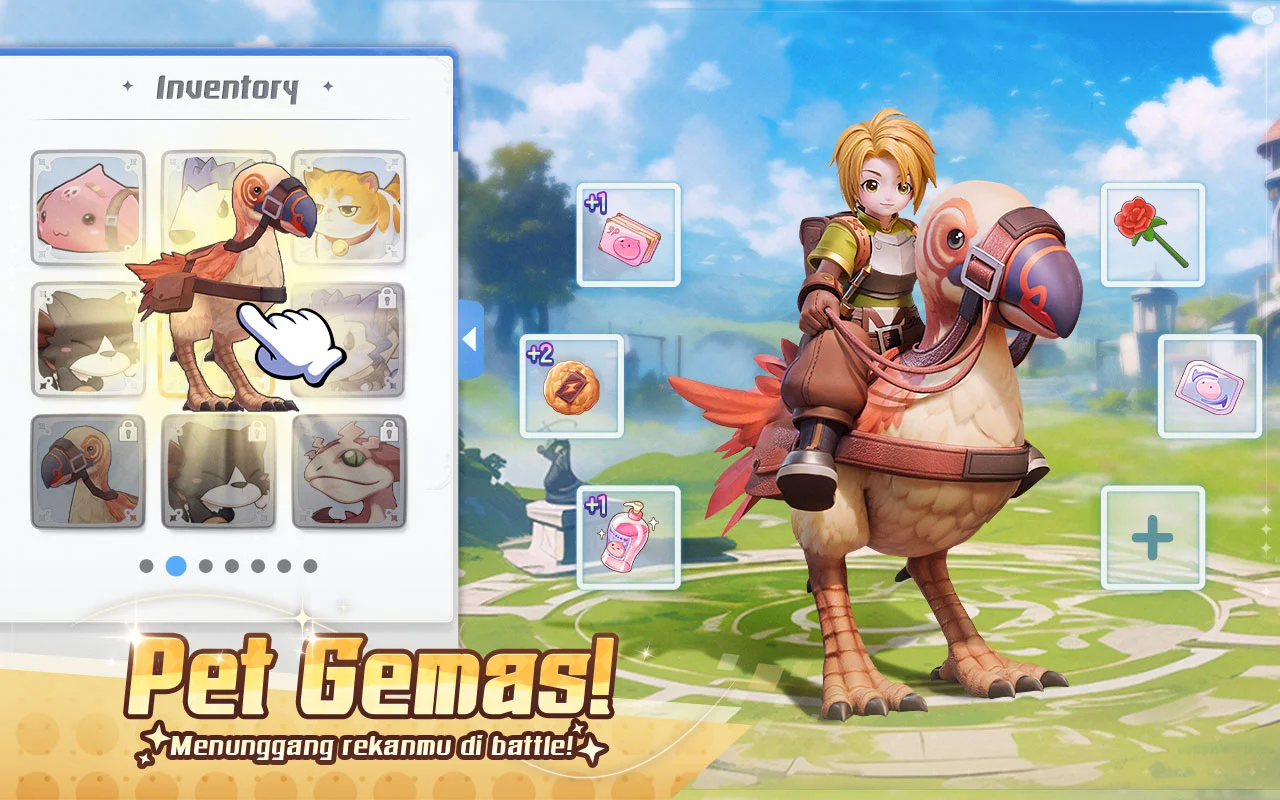1280x800 pixels.
Task: Click the highlighted blue page dot
Action: (176, 566)
